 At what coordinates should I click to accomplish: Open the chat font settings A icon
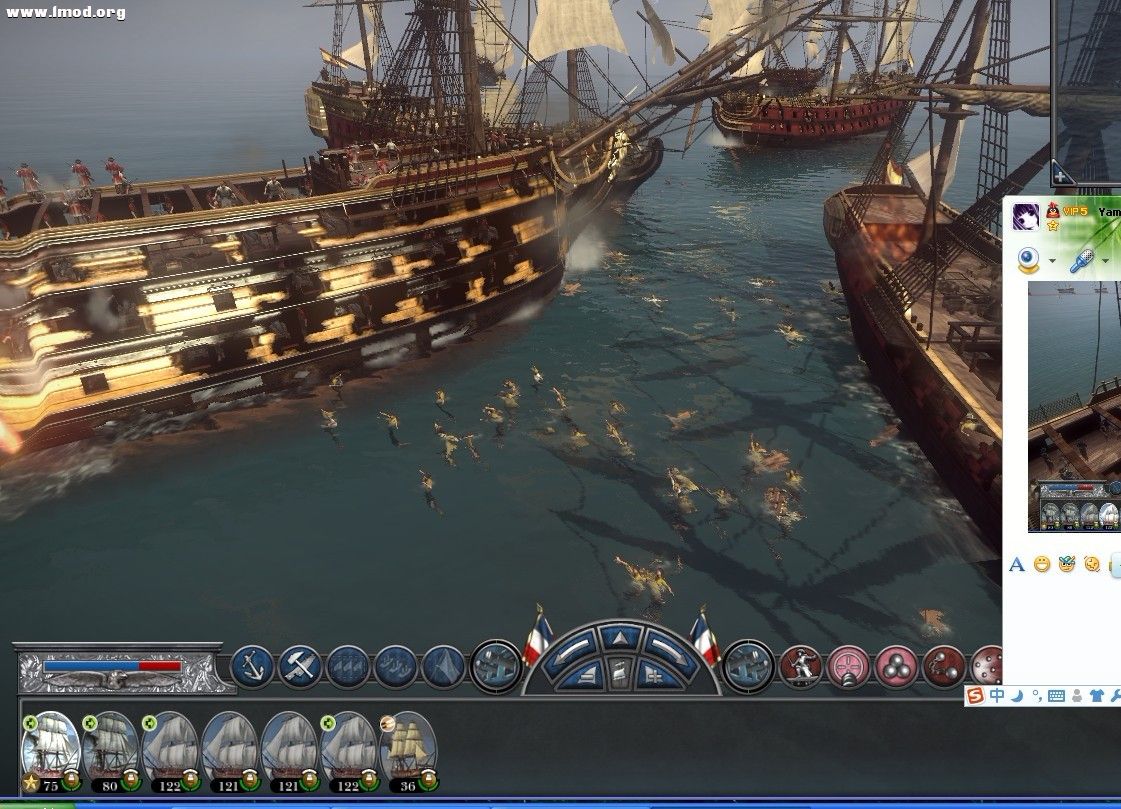tap(1017, 565)
